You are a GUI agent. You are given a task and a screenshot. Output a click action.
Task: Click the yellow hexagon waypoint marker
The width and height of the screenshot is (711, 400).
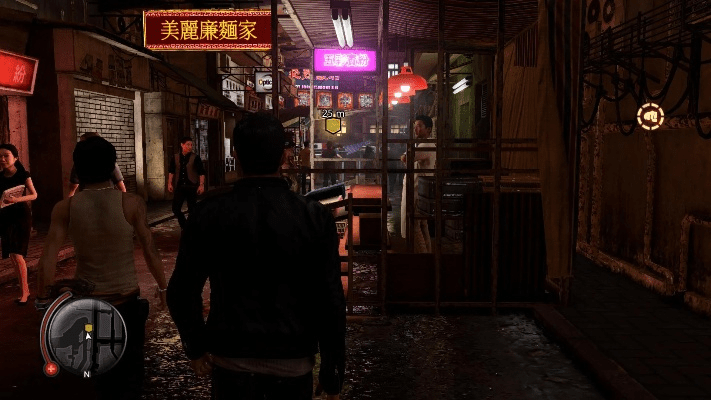click(x=332, y=127)
